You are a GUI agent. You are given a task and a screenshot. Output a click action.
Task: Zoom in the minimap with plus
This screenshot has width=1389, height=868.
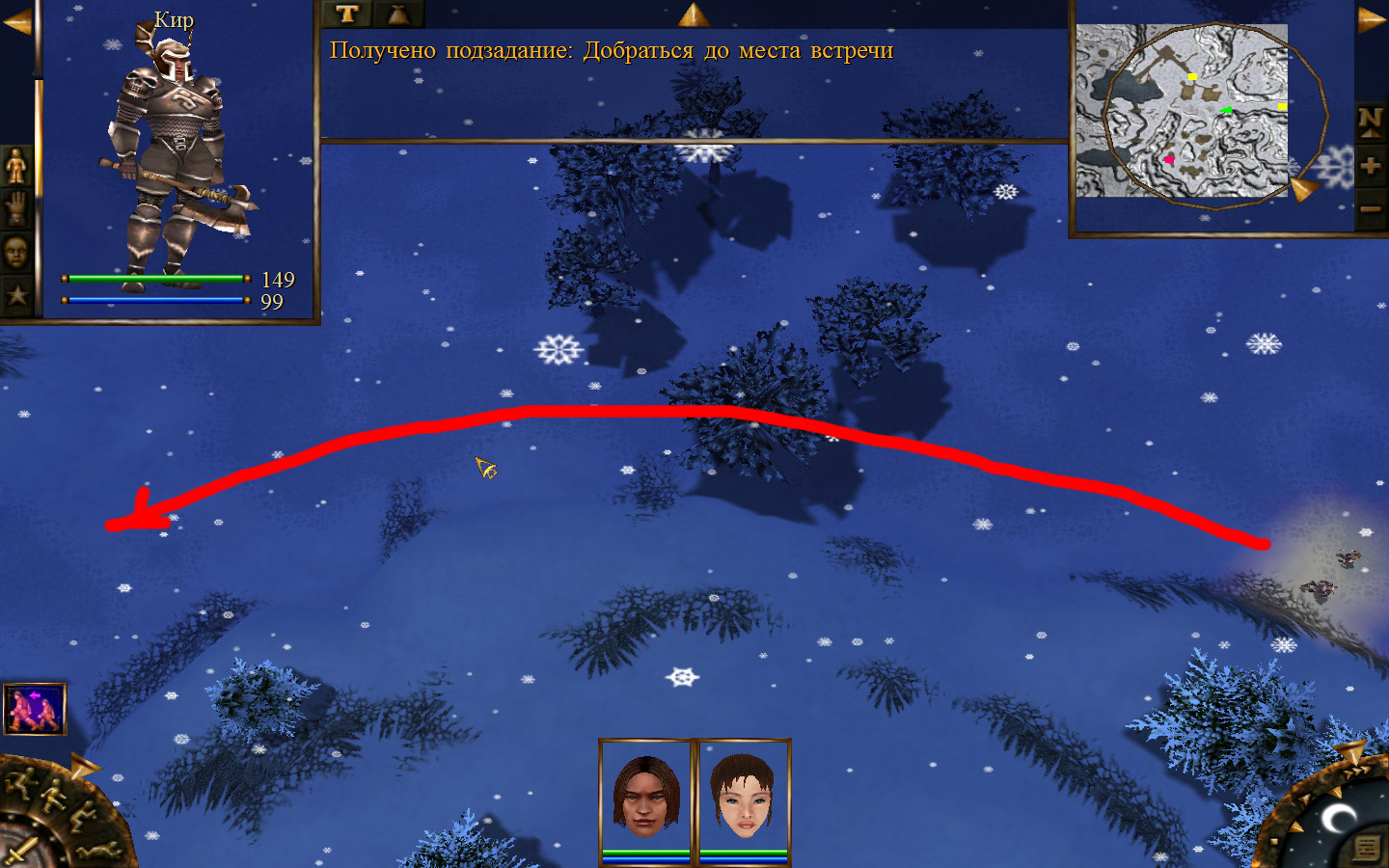coord(1370,166)
